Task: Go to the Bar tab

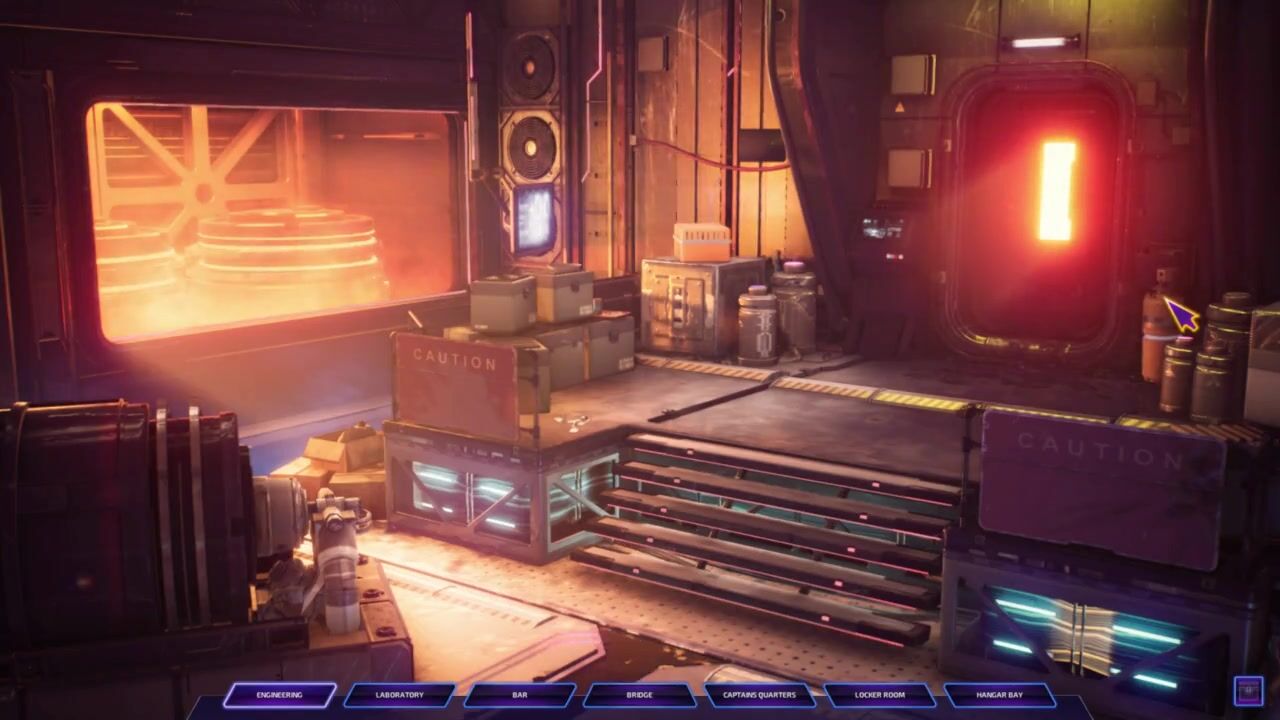Action: click(519, 695)
